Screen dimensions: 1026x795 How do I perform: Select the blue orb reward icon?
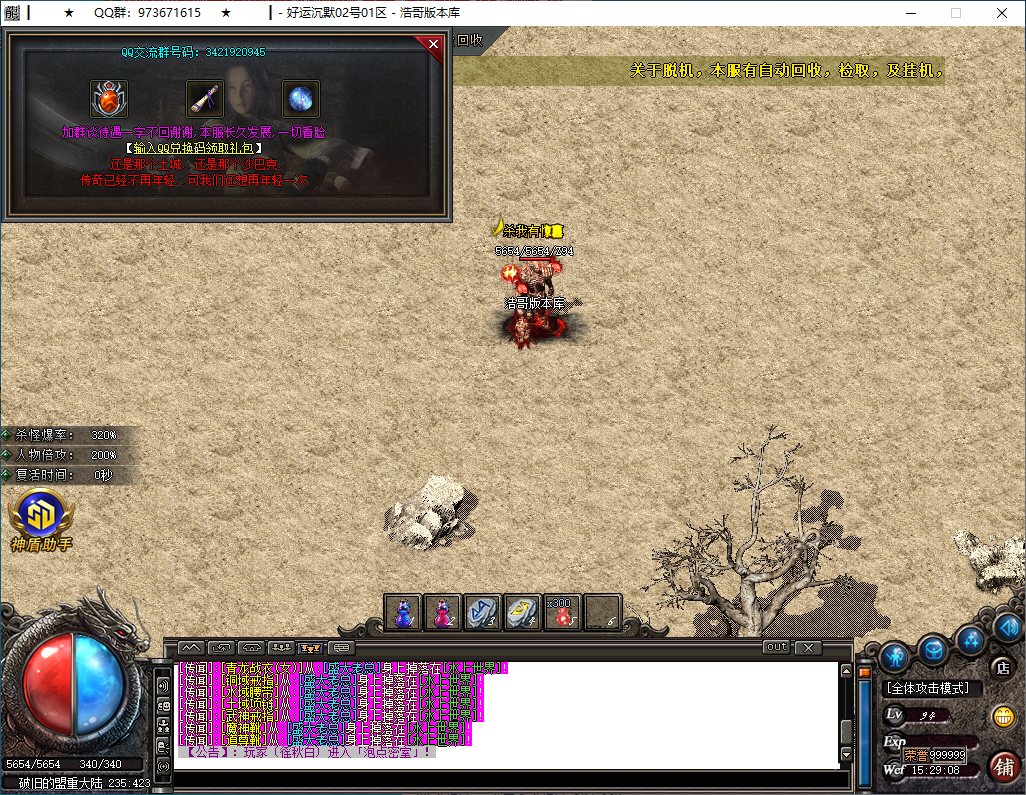(x=300, y=99)
